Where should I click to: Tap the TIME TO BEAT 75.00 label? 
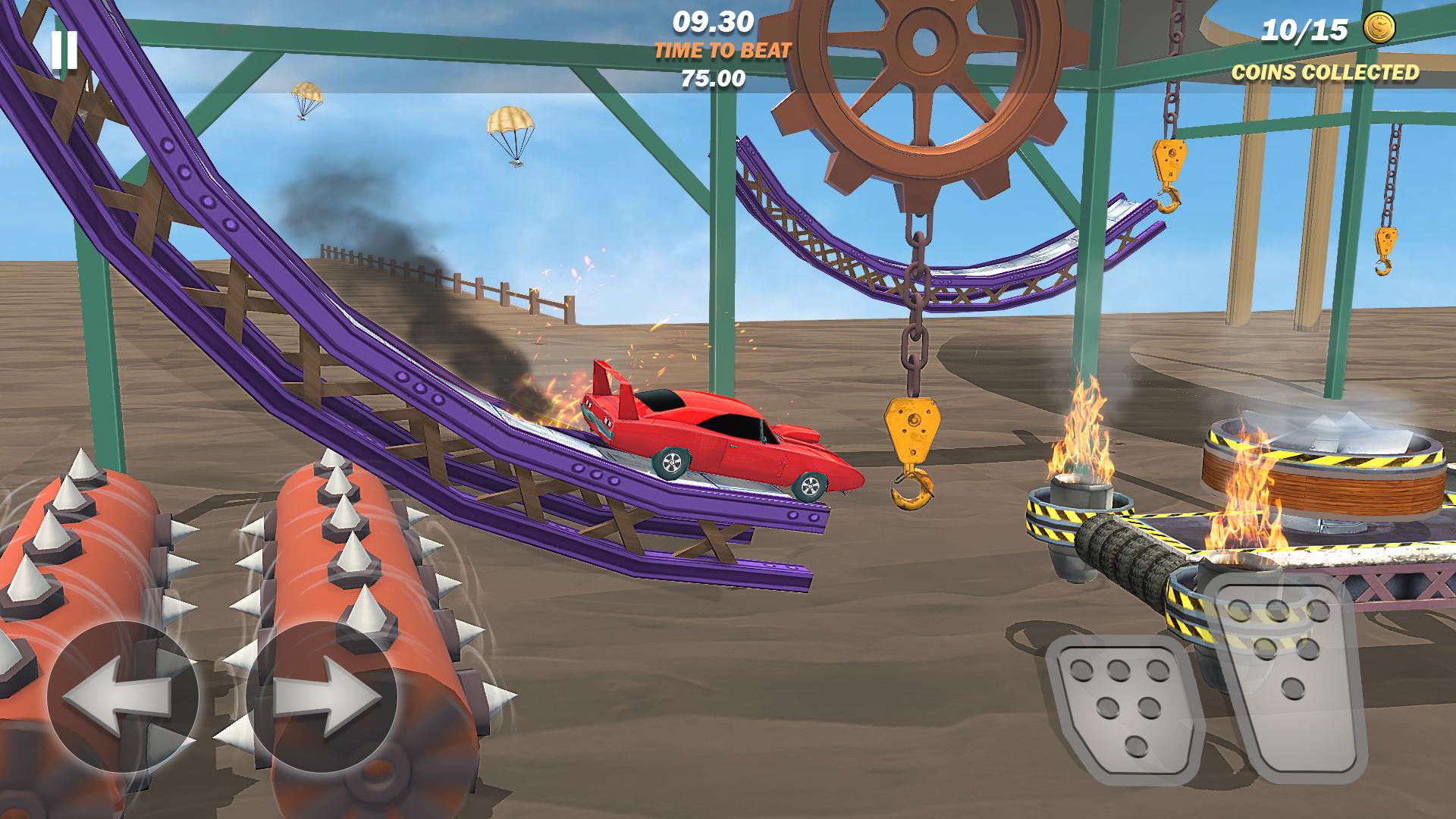719,64
